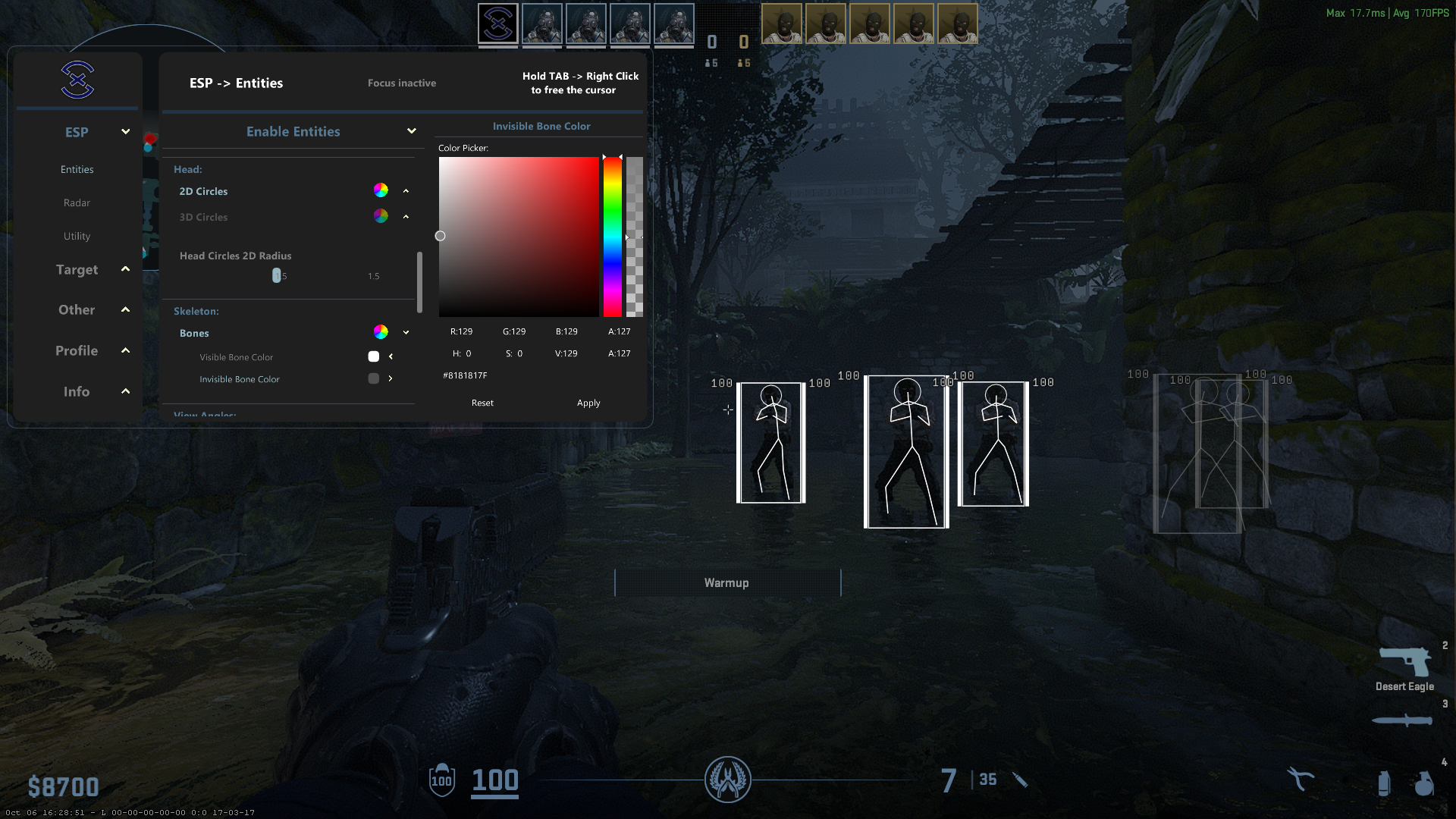Click the hex color code field
This screenshot has height=819, width=1456.
pos(465,375)
